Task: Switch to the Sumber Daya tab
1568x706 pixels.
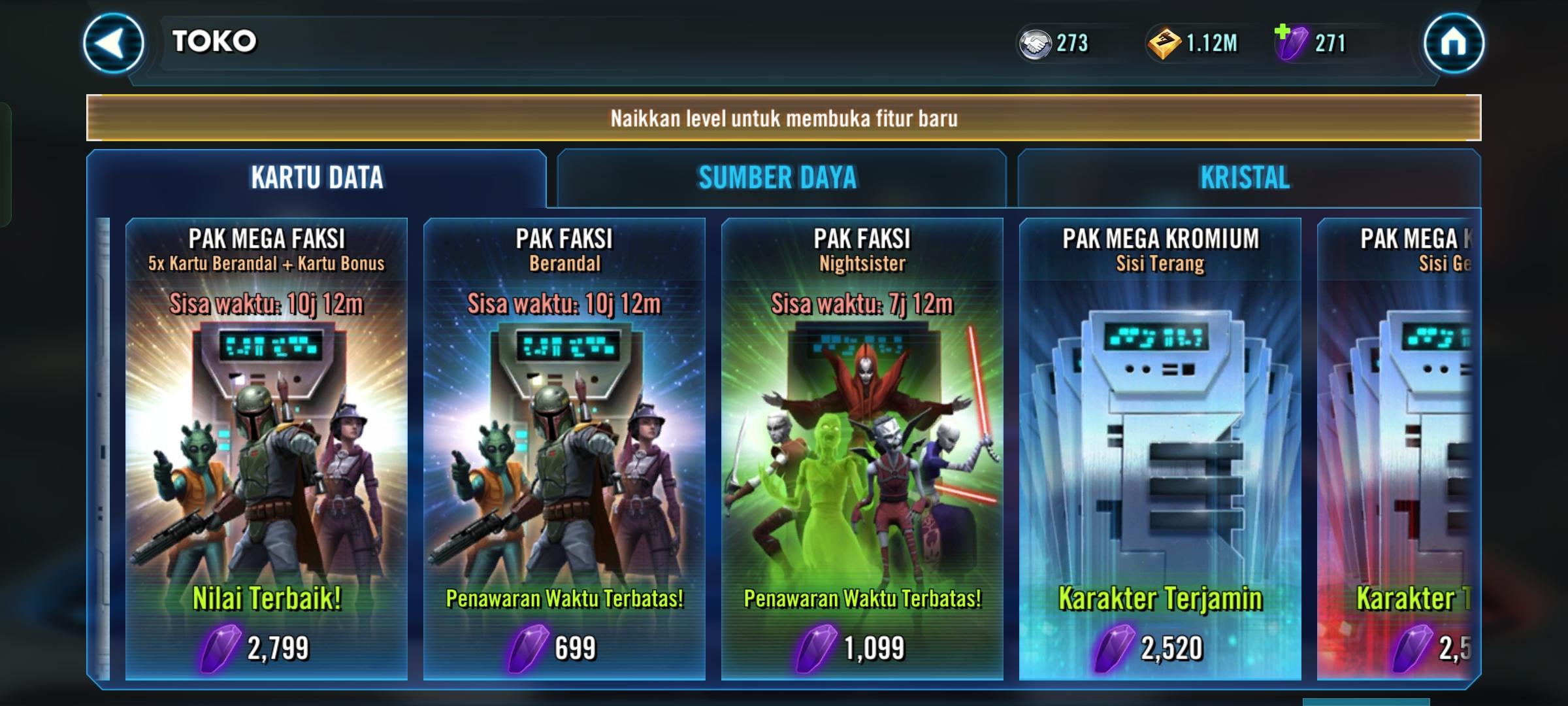Action: pyautogui.click(x=777, y=178)
